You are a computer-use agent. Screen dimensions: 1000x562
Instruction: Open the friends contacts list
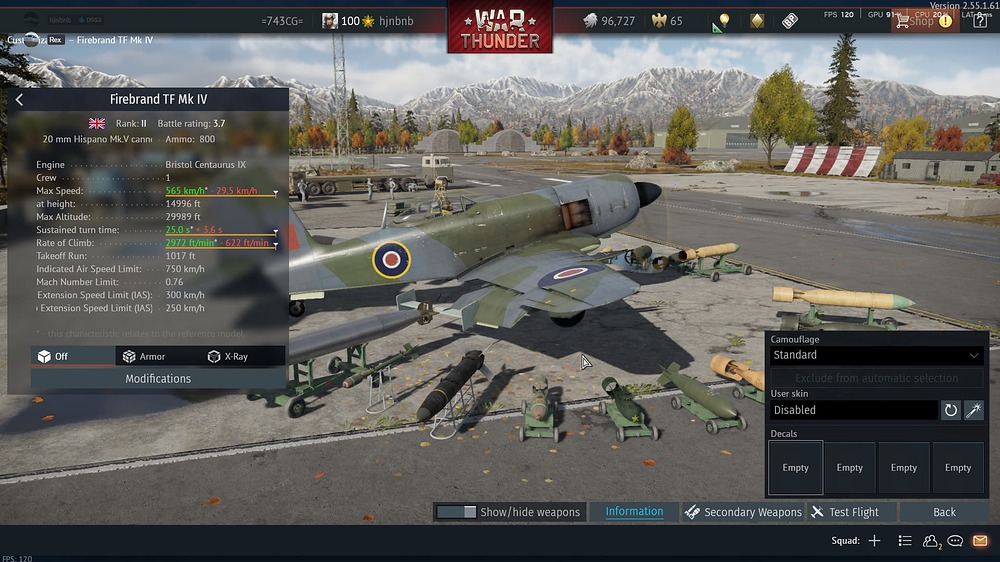pos(931,541)
